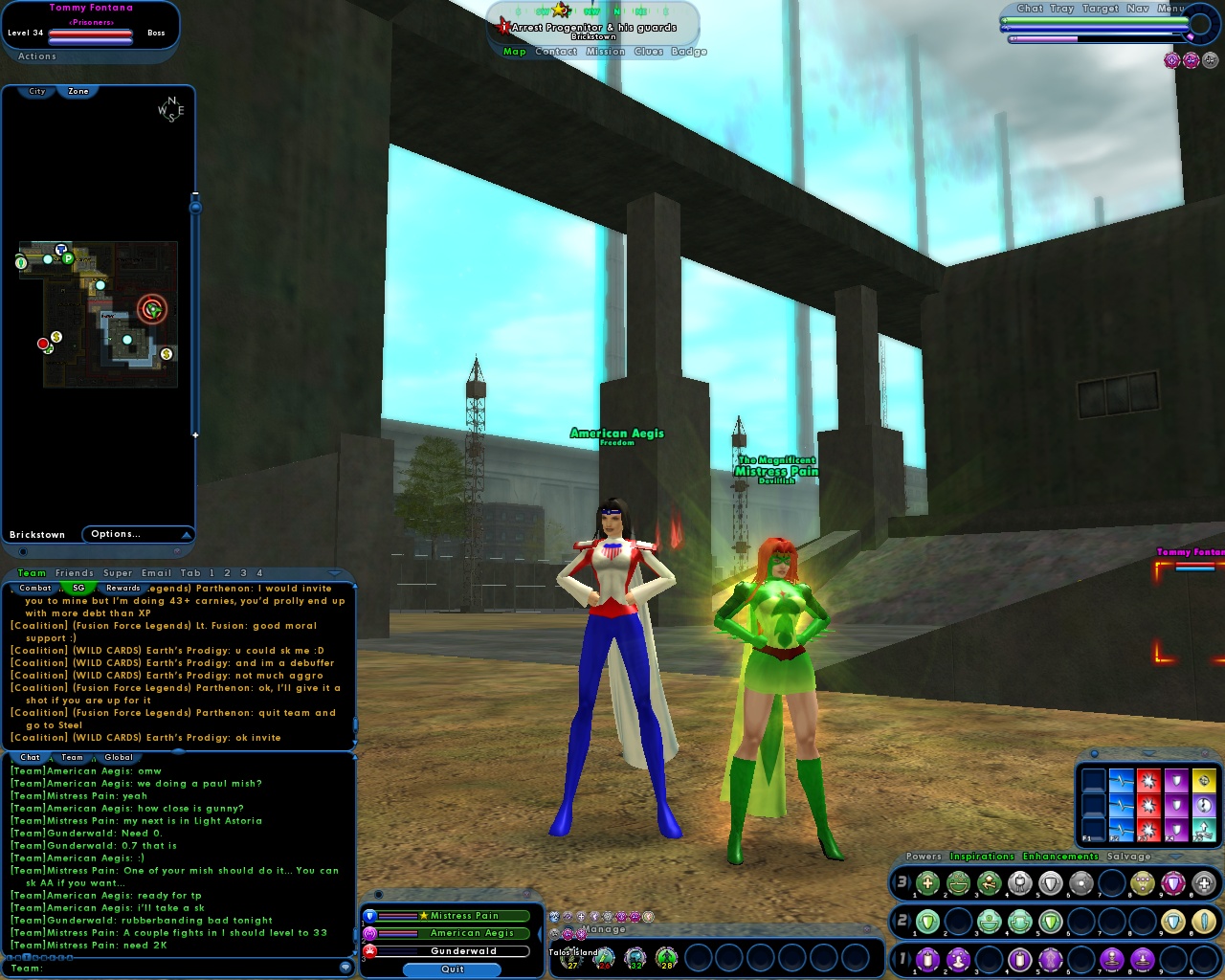
Task: Open the Menu from the top-right bar
Action: [1169, 8]
